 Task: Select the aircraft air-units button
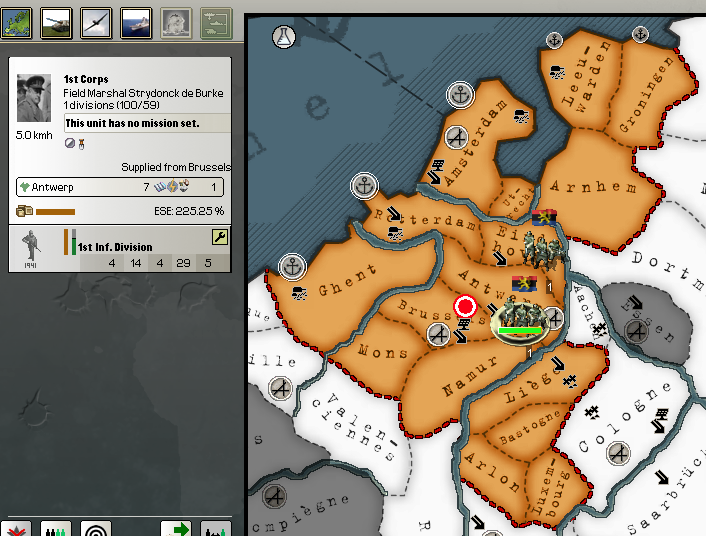[x=96, y=23]
